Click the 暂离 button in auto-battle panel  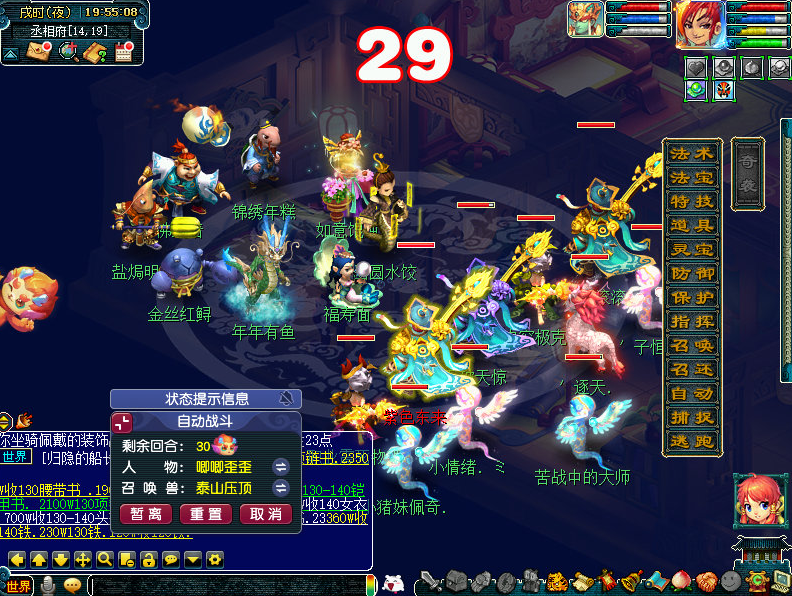pyautogui.click(x=146, y=514)
